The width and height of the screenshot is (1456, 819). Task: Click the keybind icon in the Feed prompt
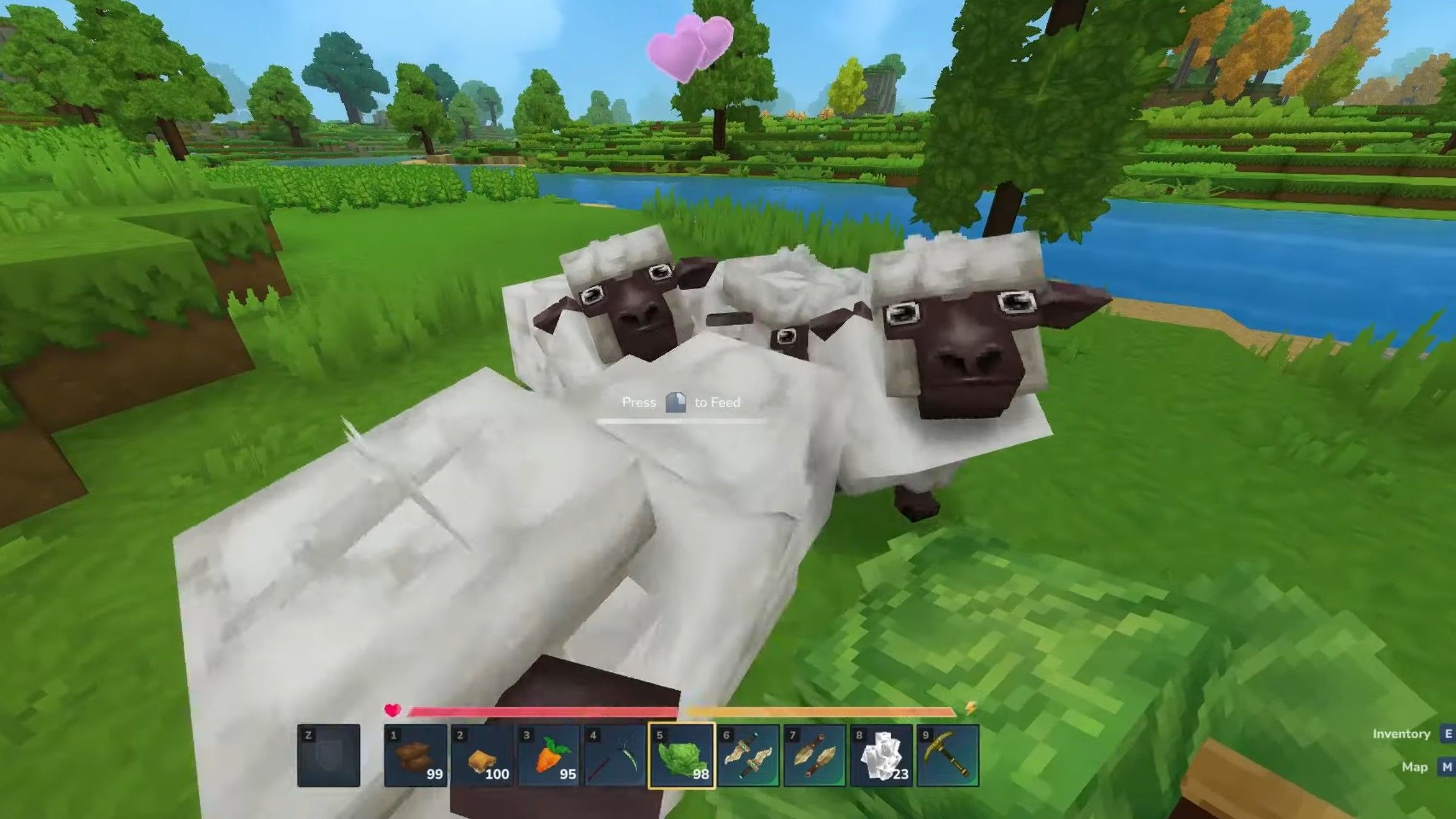(677, 402)
